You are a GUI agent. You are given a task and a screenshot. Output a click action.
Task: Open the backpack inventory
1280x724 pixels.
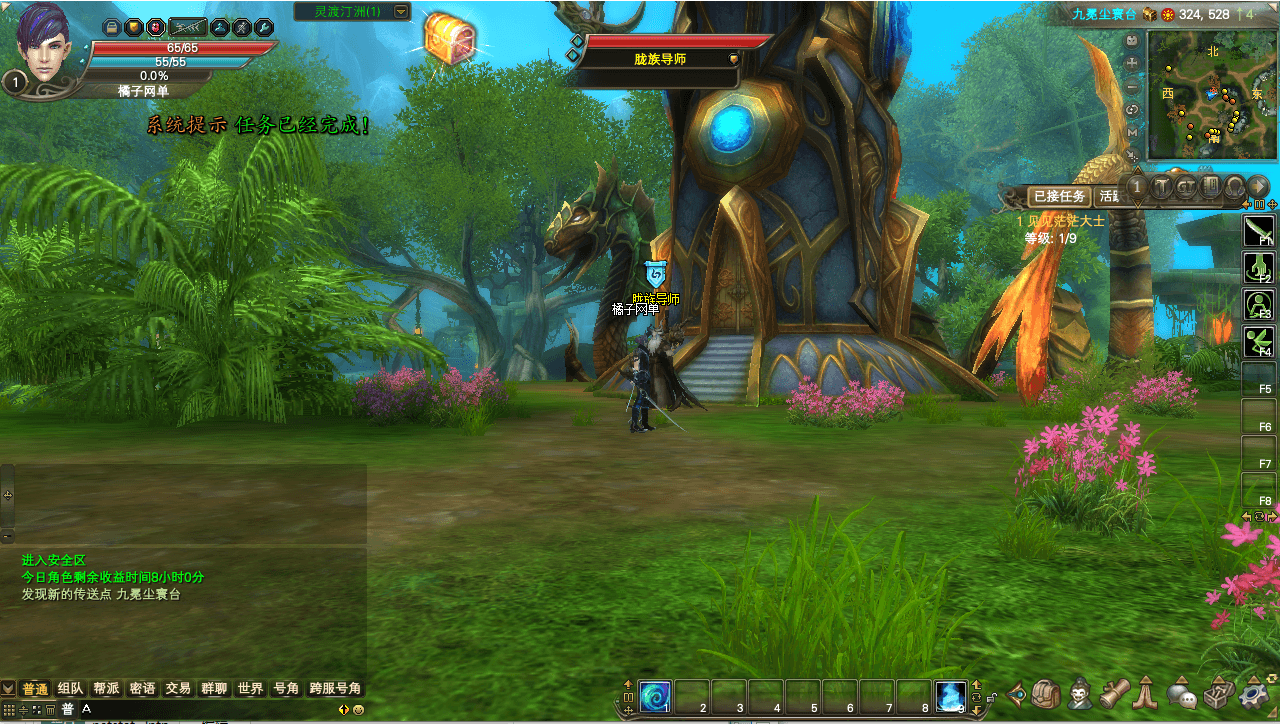1046,694
